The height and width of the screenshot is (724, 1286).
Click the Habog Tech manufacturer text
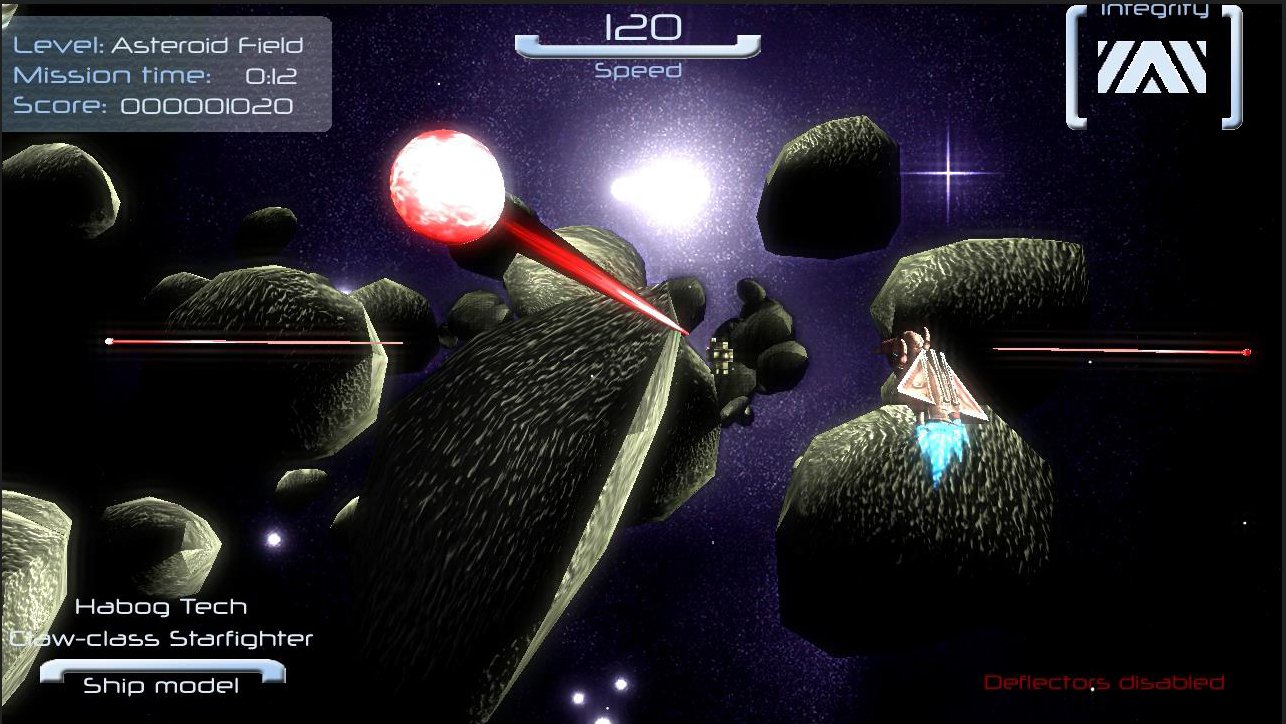[160, 606]
